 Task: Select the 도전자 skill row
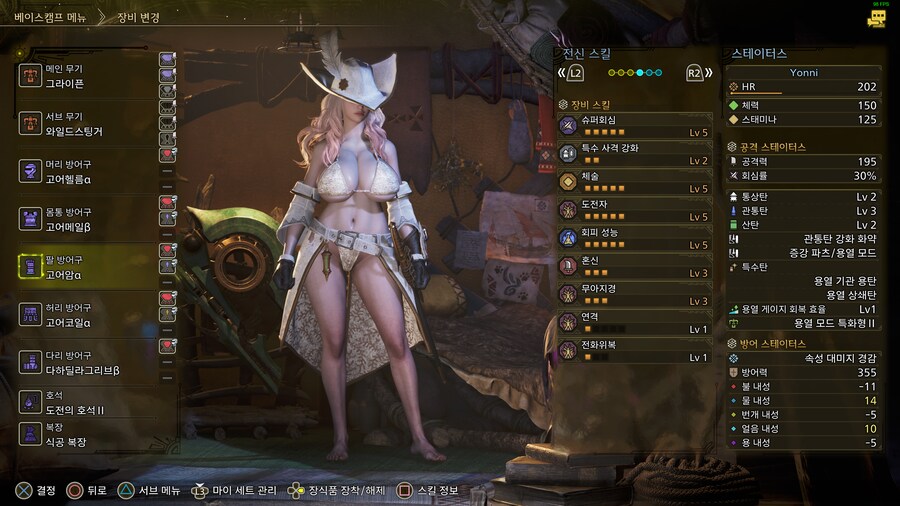(x=635, y=209)
